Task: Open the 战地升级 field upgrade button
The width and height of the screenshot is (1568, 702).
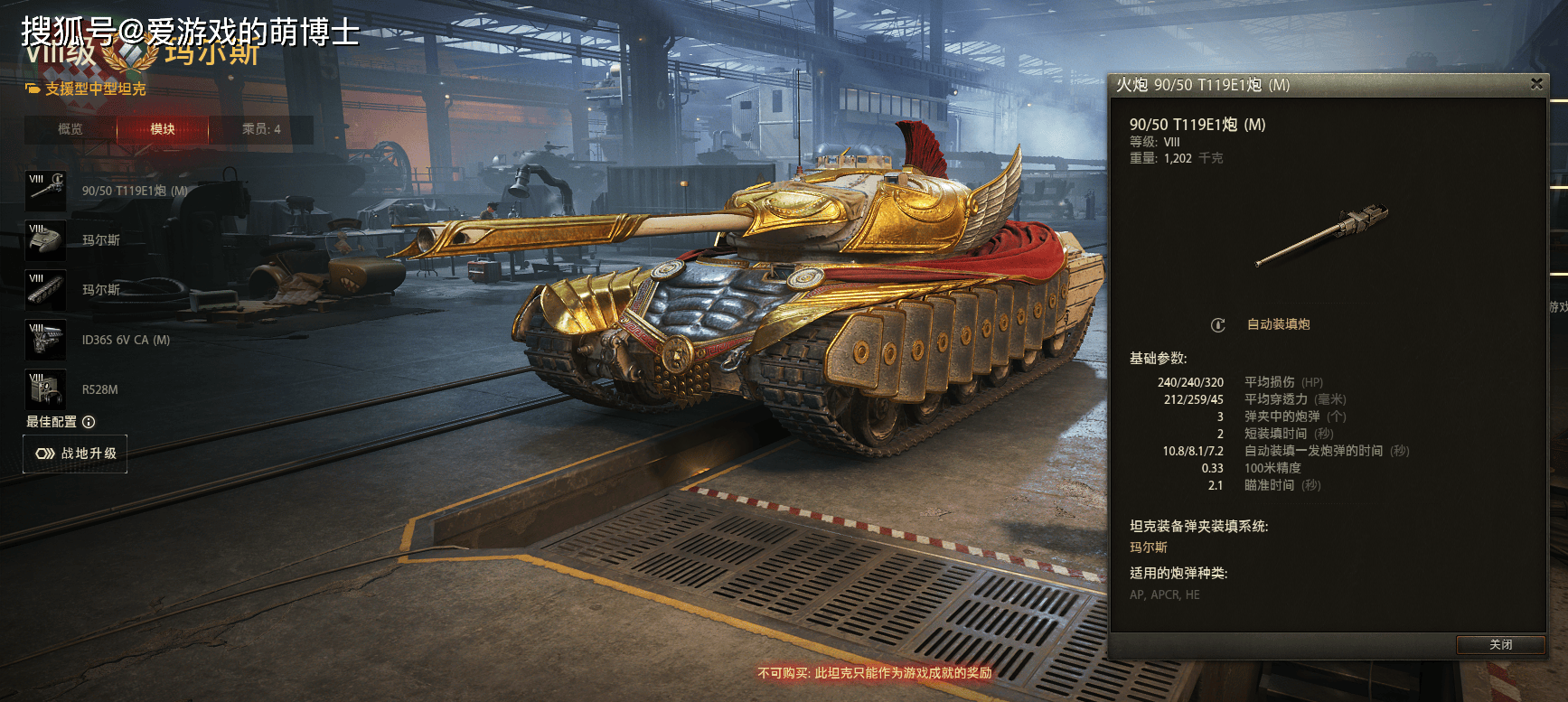Action: click(75, 454)
